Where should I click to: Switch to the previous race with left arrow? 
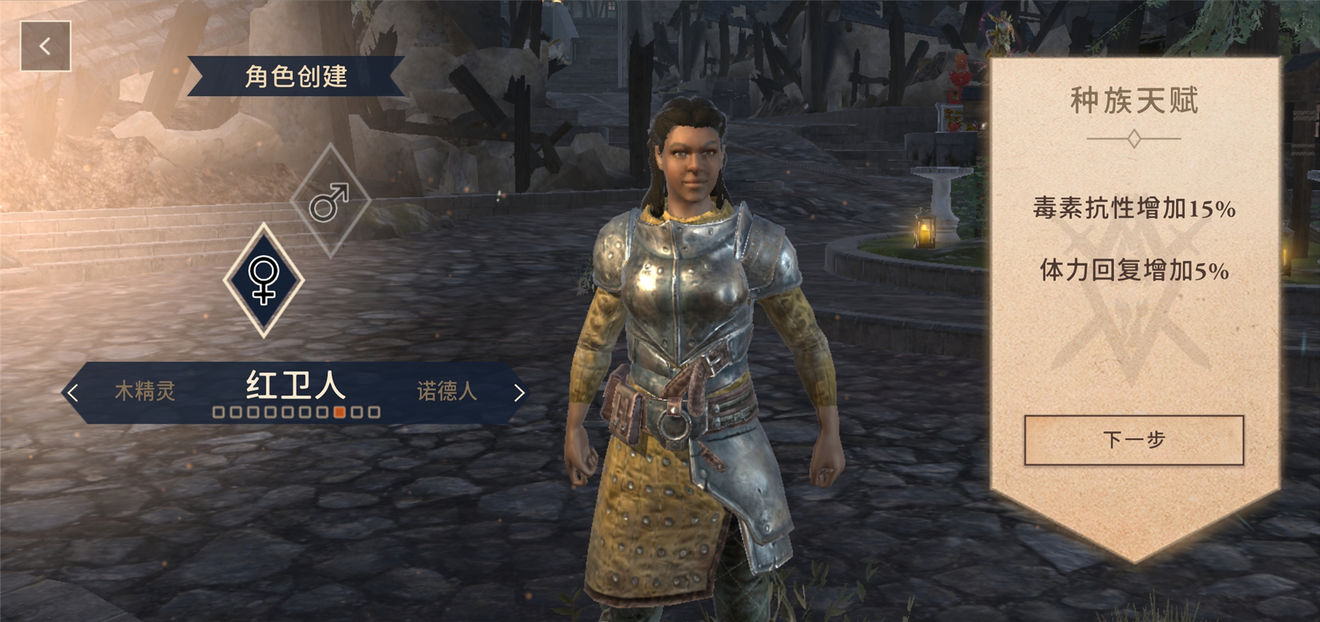[x=72, y=392]
